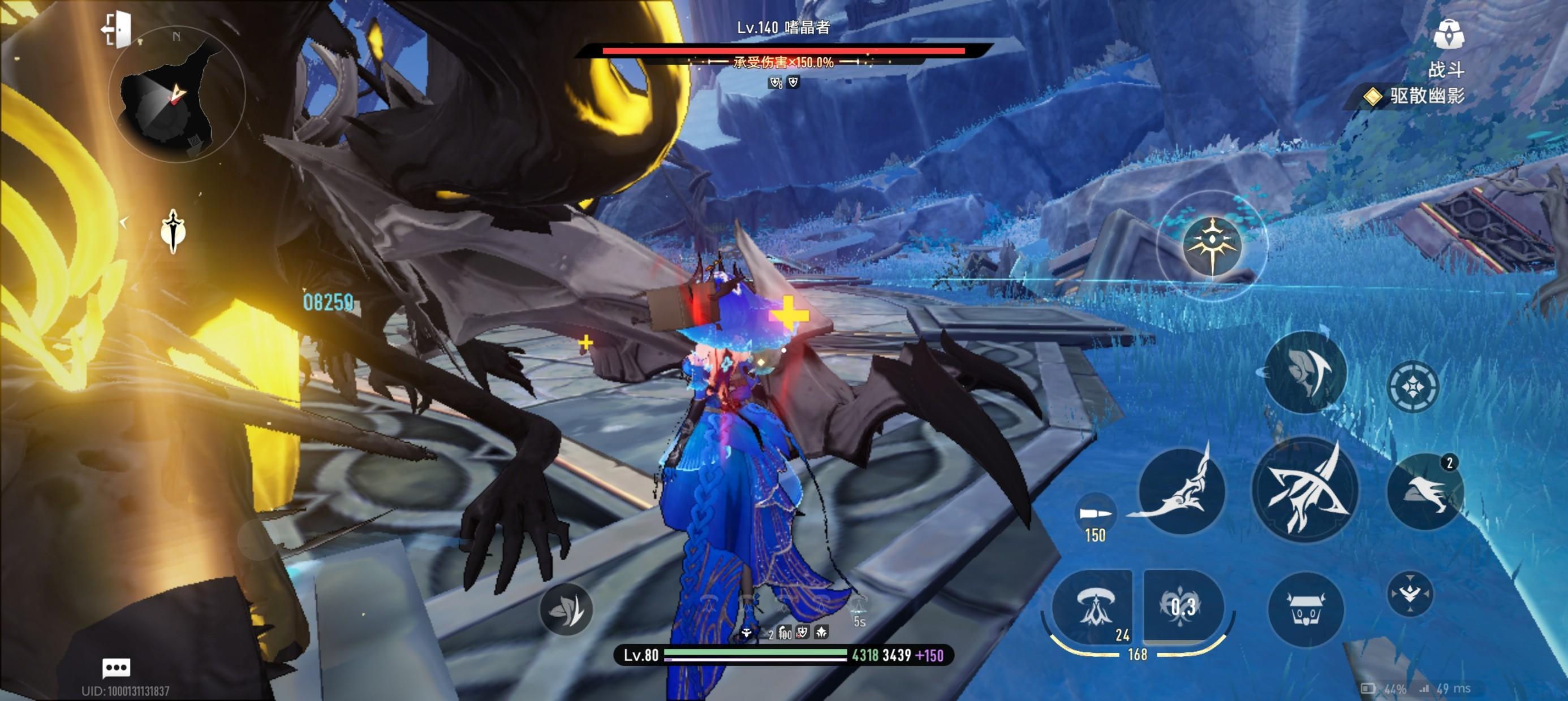
Task: Select the dagger icon on the left
Action: coord(174,231)
